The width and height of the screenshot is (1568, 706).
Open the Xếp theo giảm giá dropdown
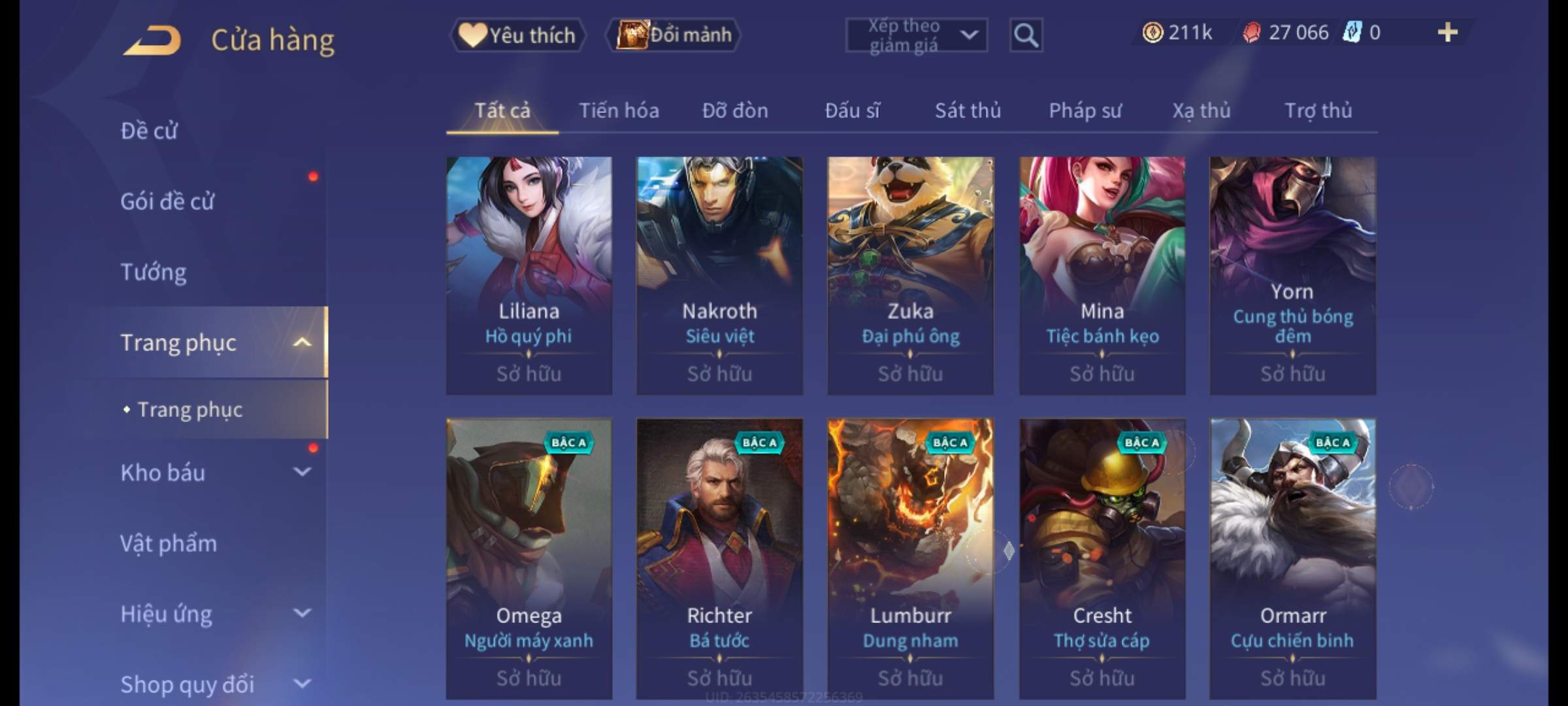coord(916,35)
